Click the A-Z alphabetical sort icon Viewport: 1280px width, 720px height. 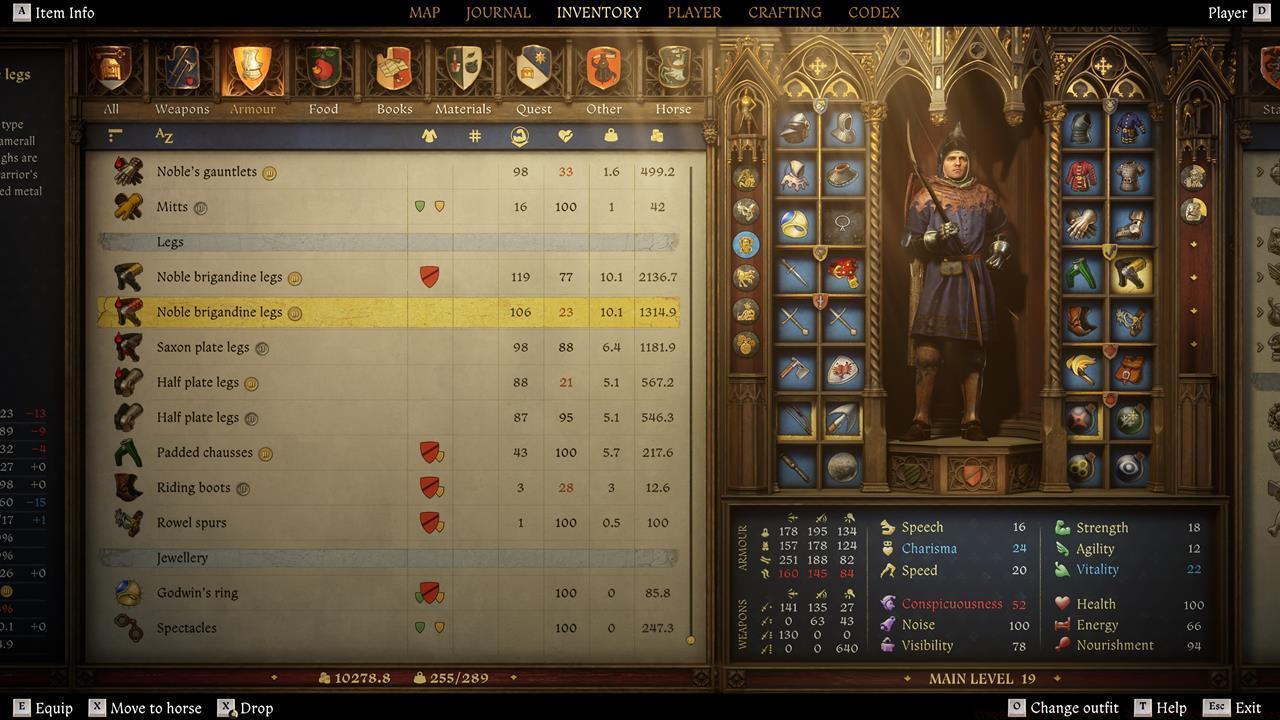coord(165,135)
